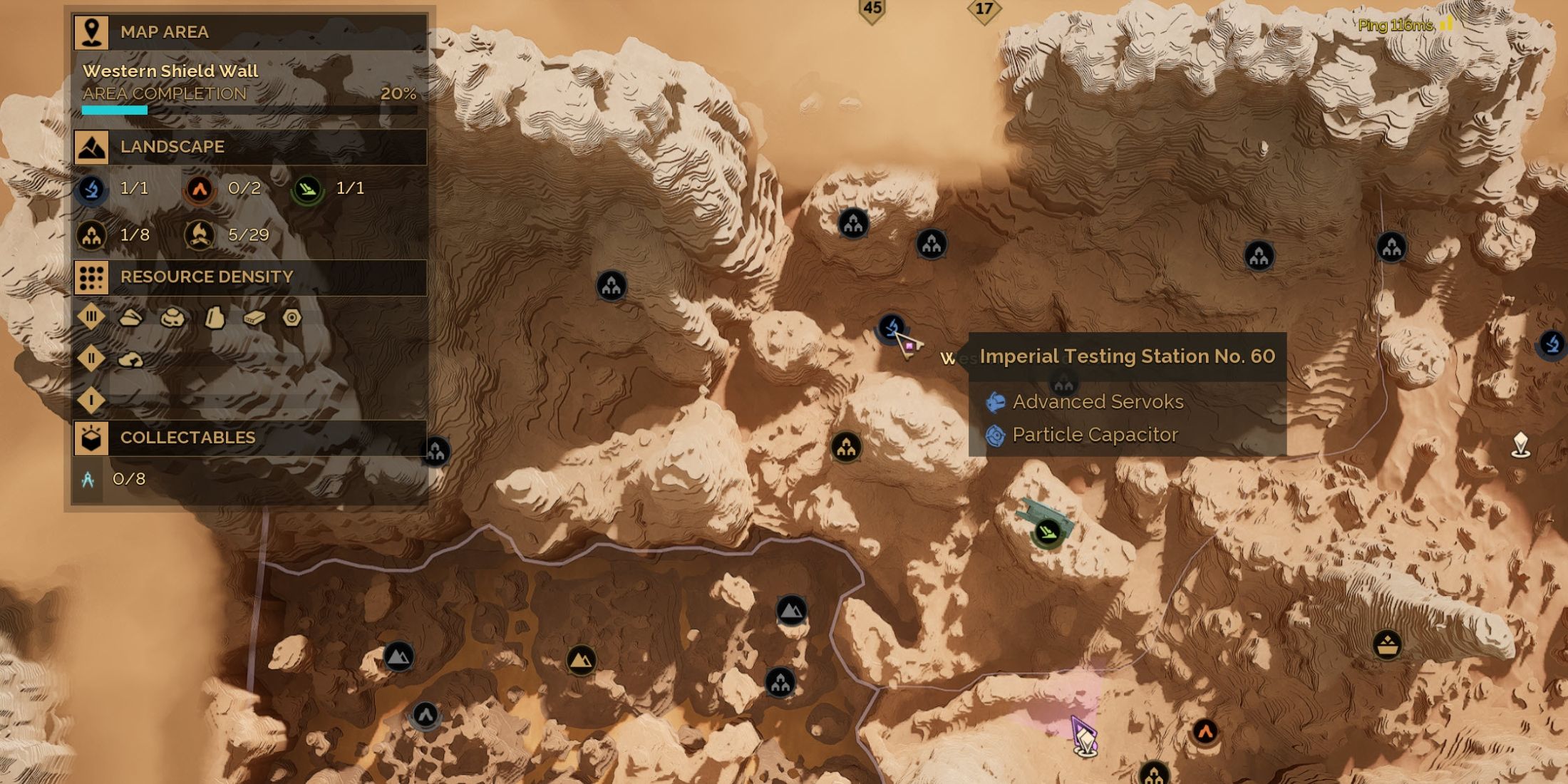Select the orange outpost marker on the map
Viewport: 1568px width, 784px height.
[1205, 731]
